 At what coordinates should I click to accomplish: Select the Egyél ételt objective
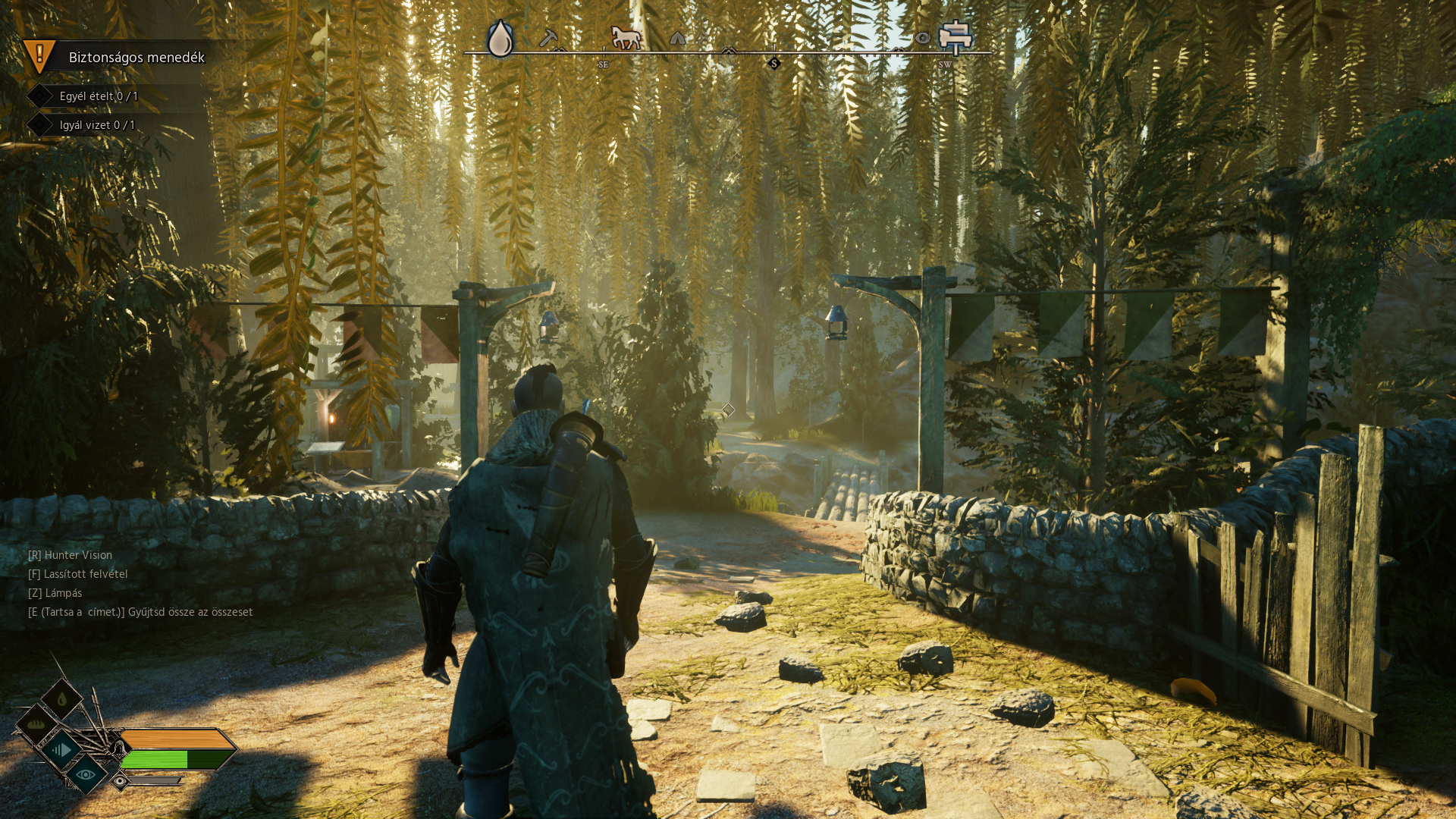[x=99, y=96]
